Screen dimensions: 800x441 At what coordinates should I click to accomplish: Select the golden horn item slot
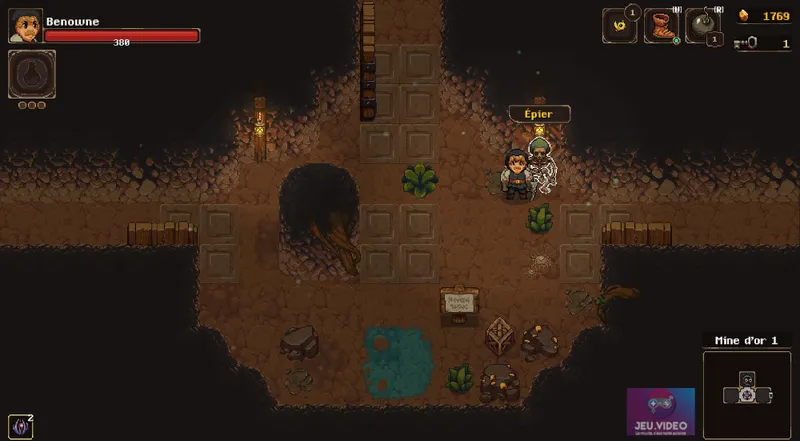coord(619,26)
